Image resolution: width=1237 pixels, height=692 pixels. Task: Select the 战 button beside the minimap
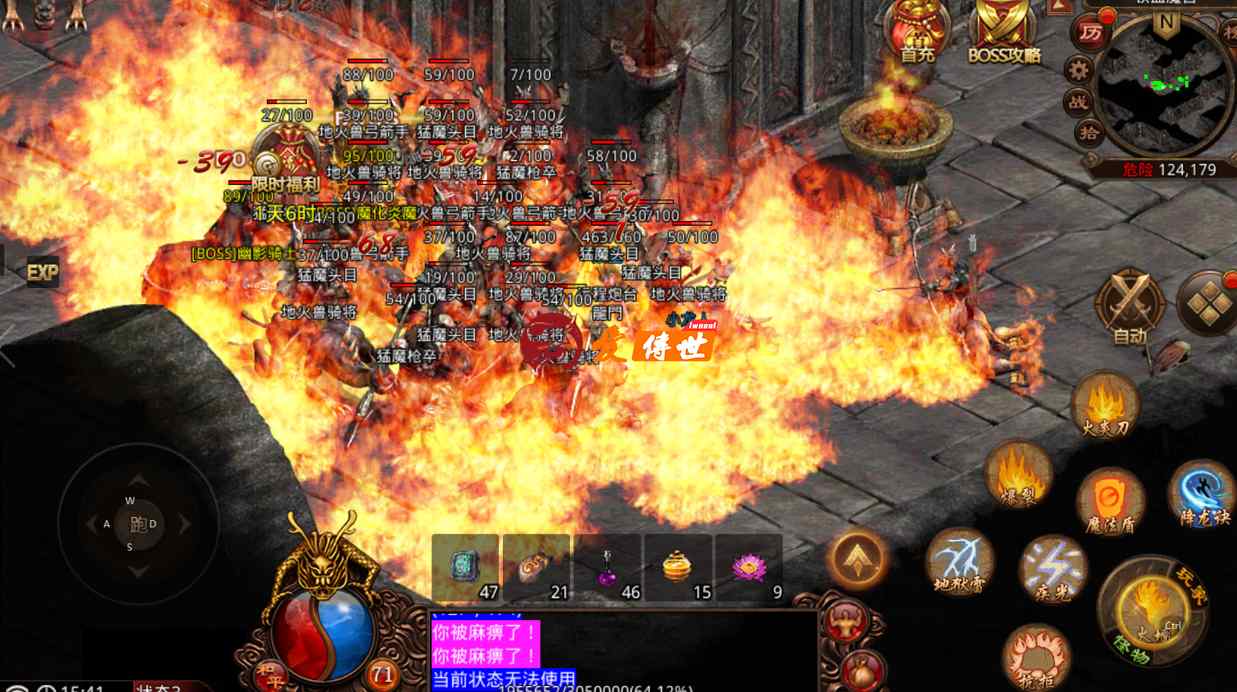pyautogui.click(x=1078, y=101)
